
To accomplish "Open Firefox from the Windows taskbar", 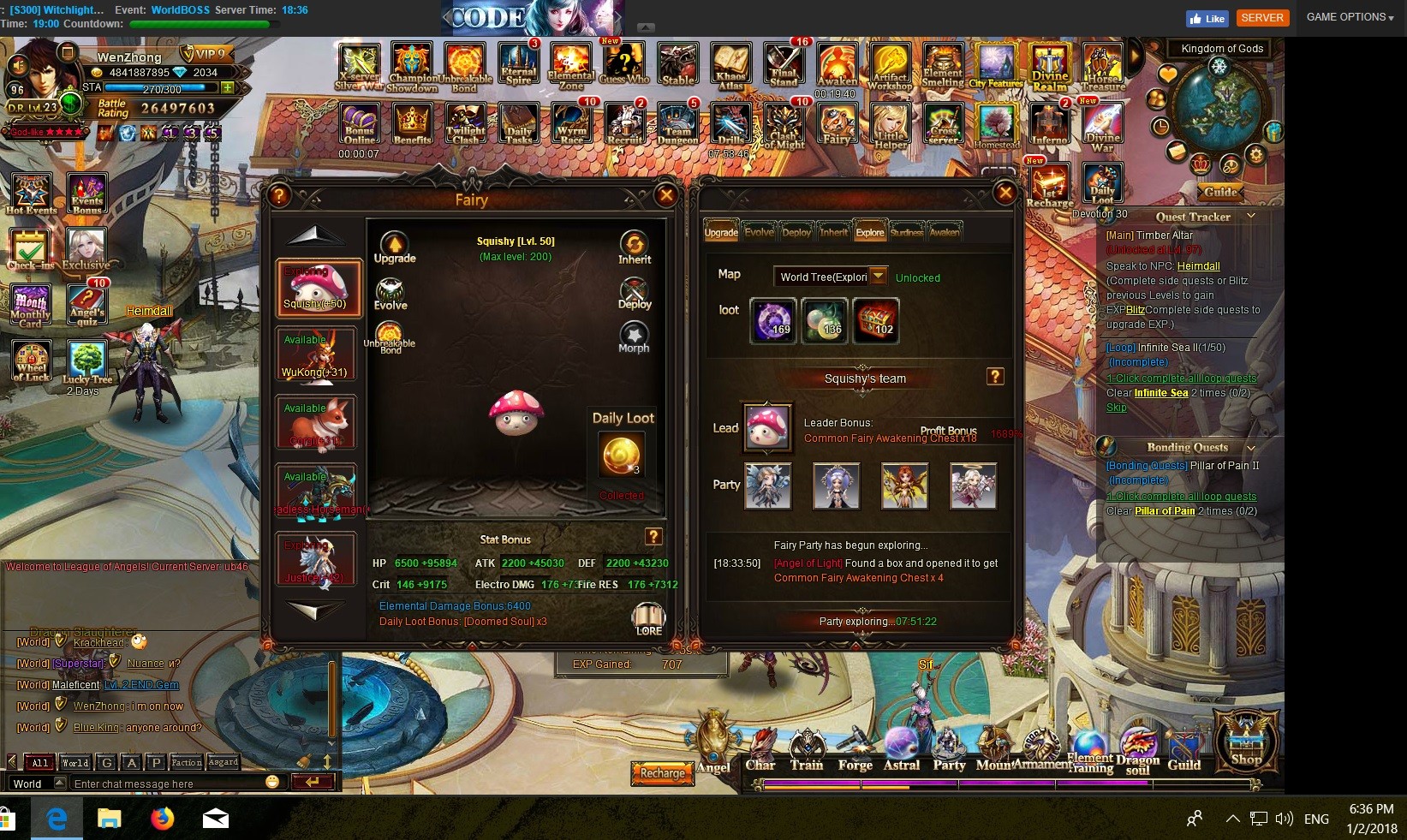I will coord(162,819).
